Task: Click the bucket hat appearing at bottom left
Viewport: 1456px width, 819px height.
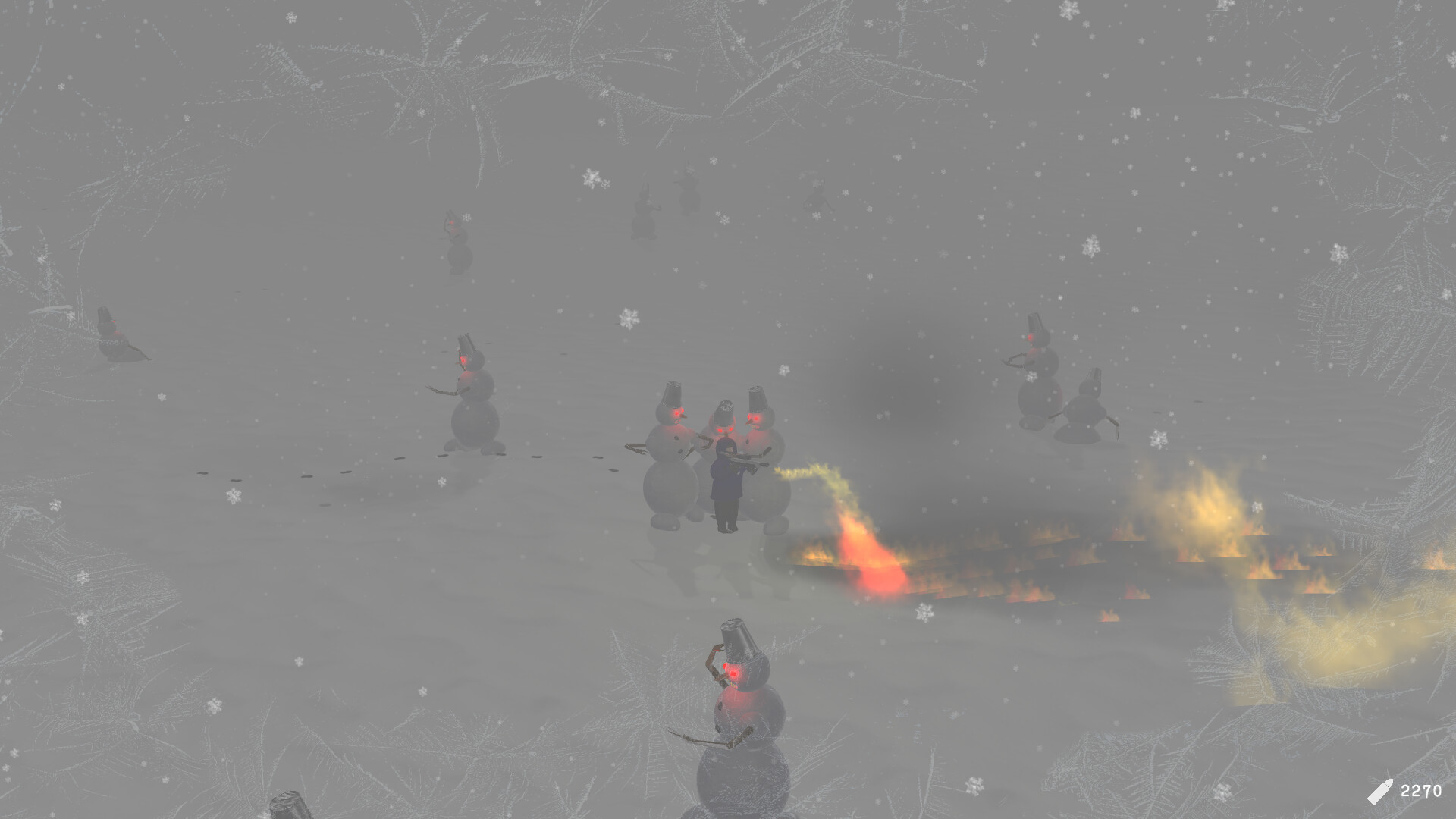Action: pyautogui.click(x=292, y=804)
